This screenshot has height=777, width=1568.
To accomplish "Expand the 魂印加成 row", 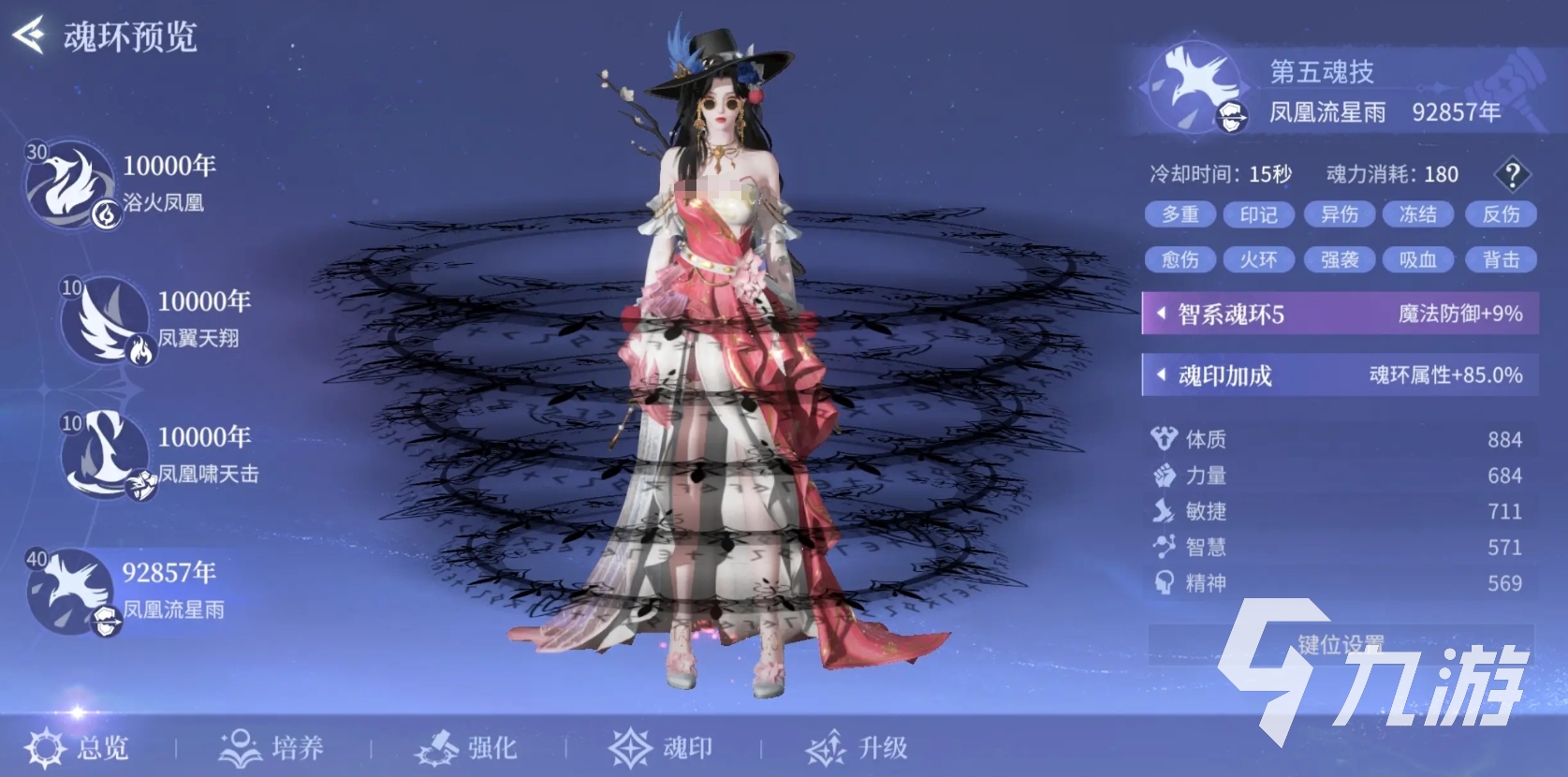I will [x=1339, y=375].
